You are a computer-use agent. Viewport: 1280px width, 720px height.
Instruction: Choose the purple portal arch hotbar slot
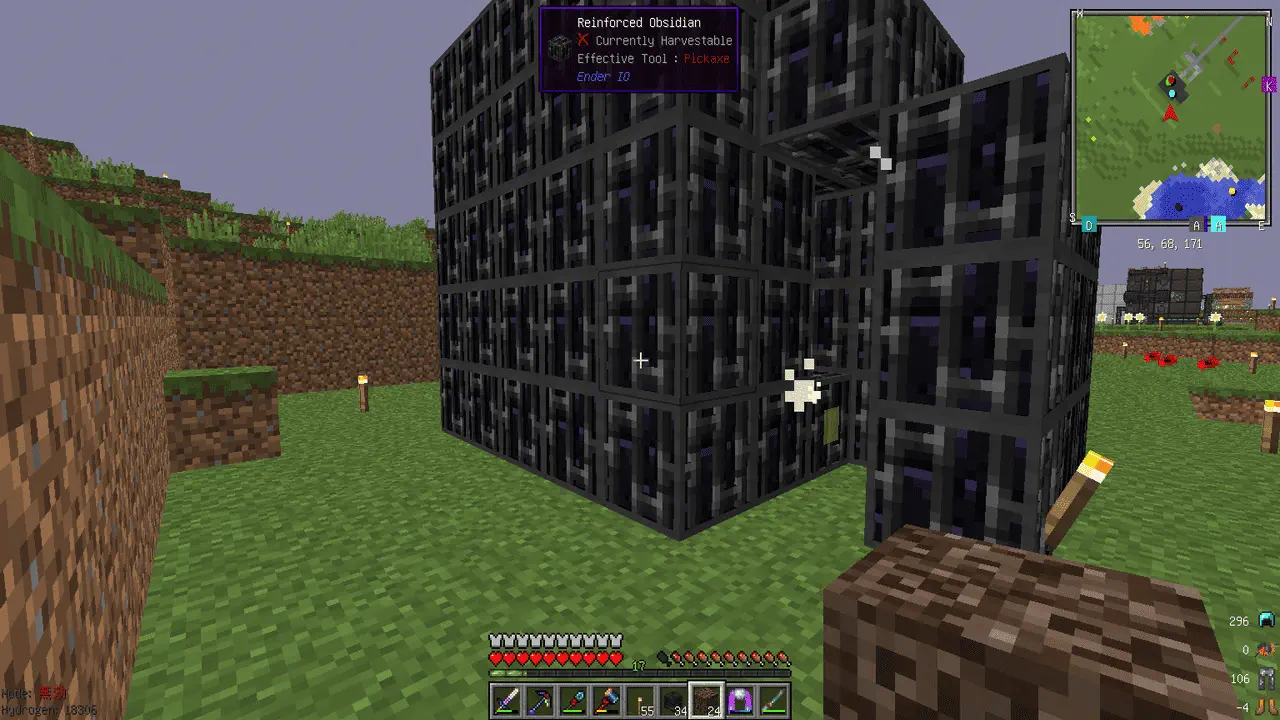(741, 701)
